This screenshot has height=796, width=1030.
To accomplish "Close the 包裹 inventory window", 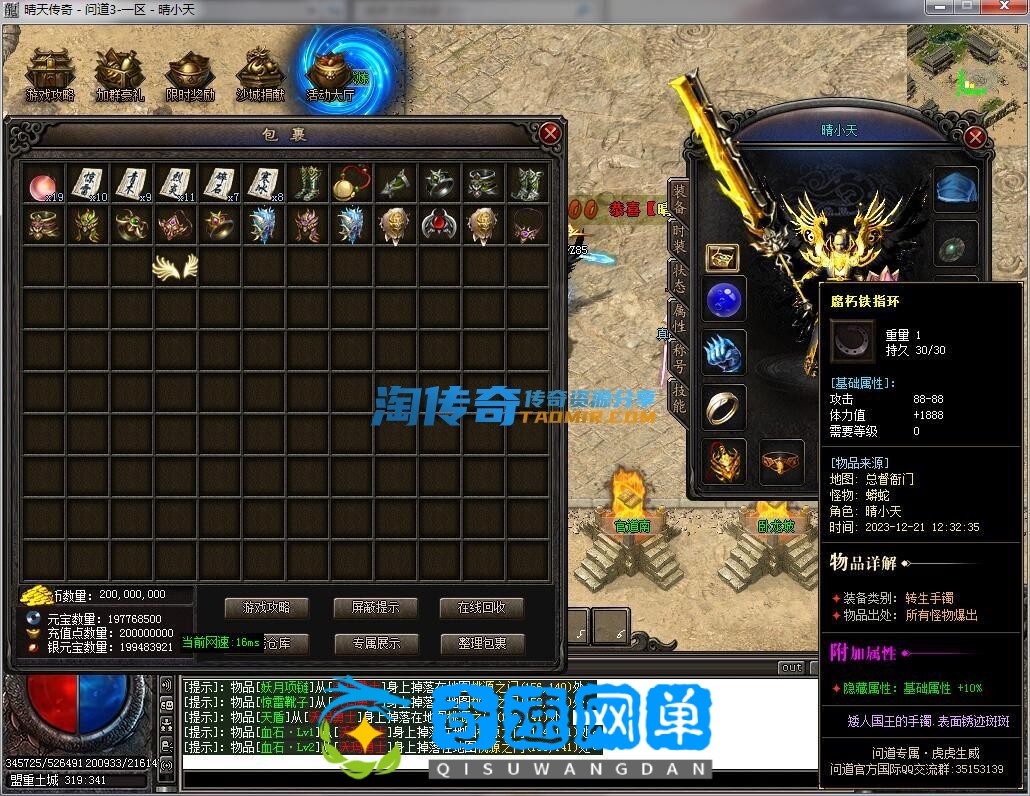I will click(x=549, y=133).
